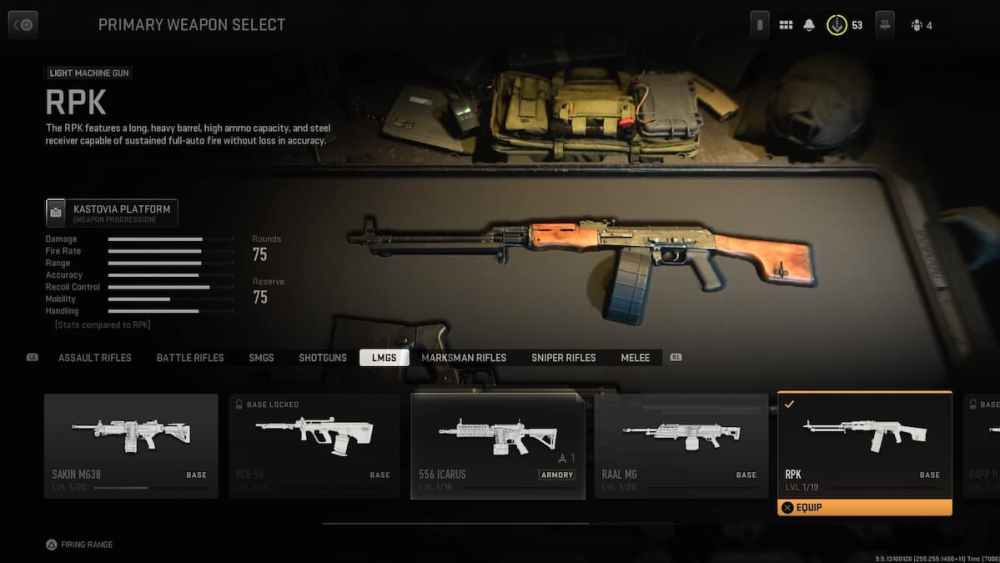Open the grid menu icon
This screenshot has height=563, width=1000.
[786, 25]
